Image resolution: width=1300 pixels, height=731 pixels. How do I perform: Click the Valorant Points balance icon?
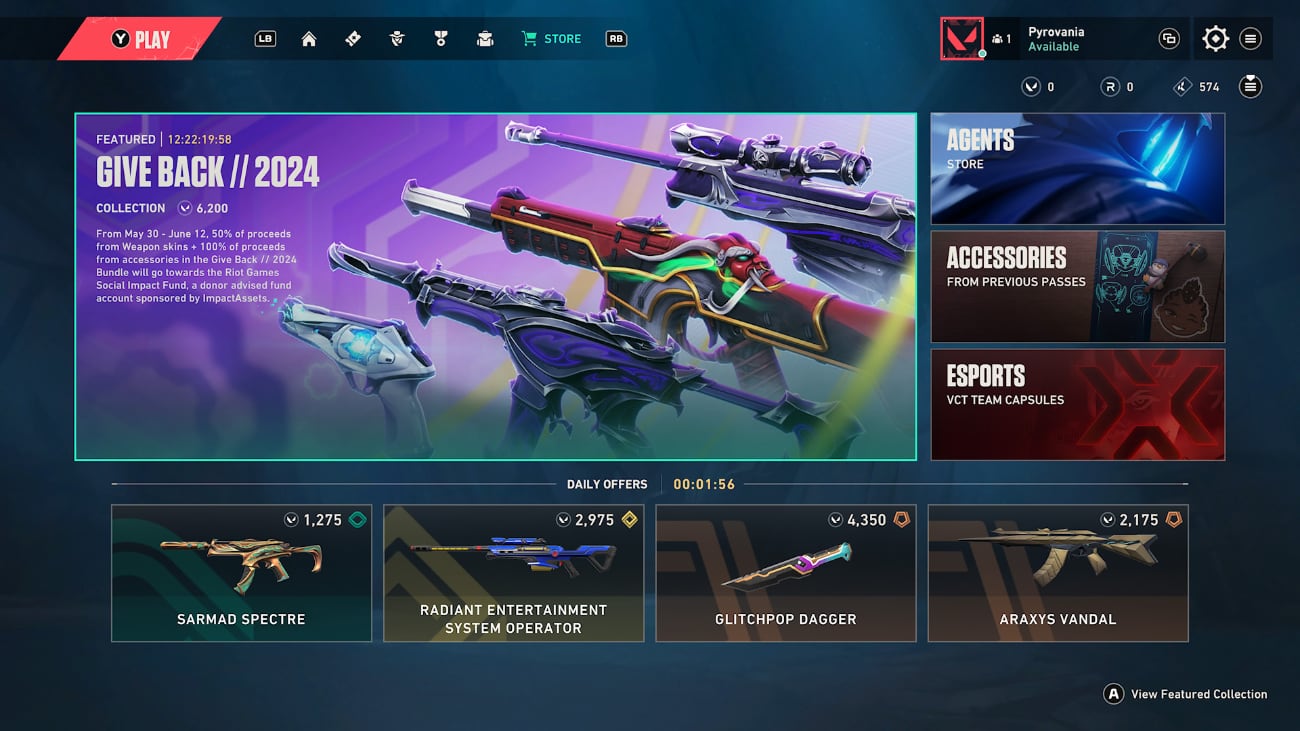1034,86
